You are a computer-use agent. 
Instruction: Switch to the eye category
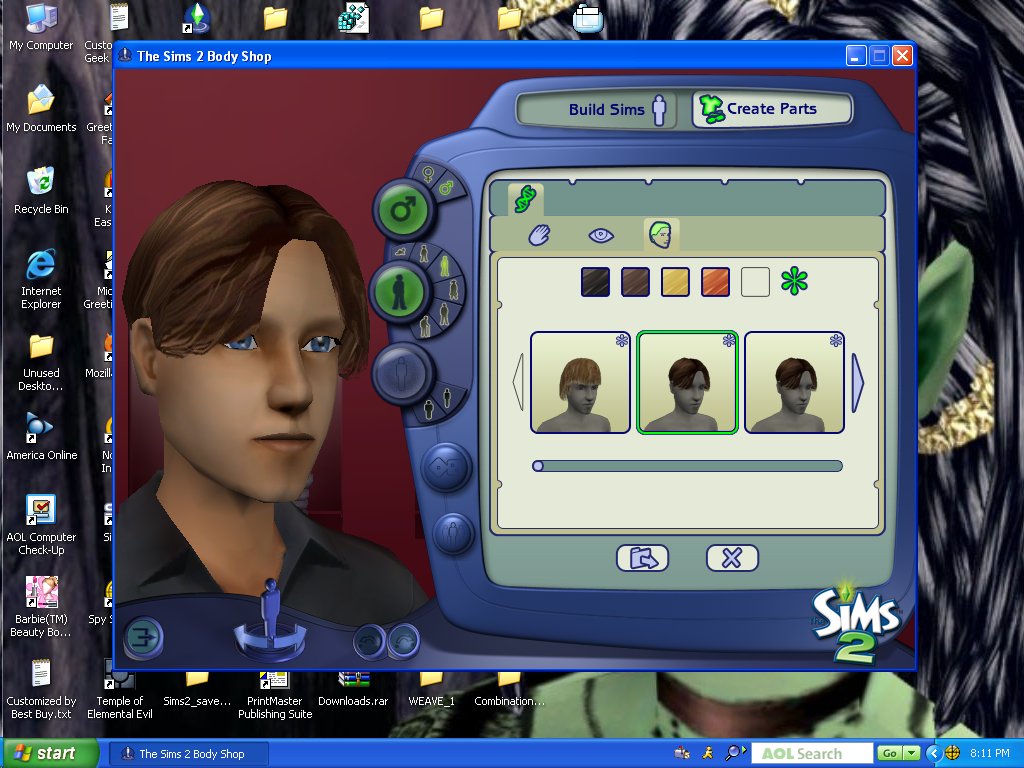(x=600, y=235)
